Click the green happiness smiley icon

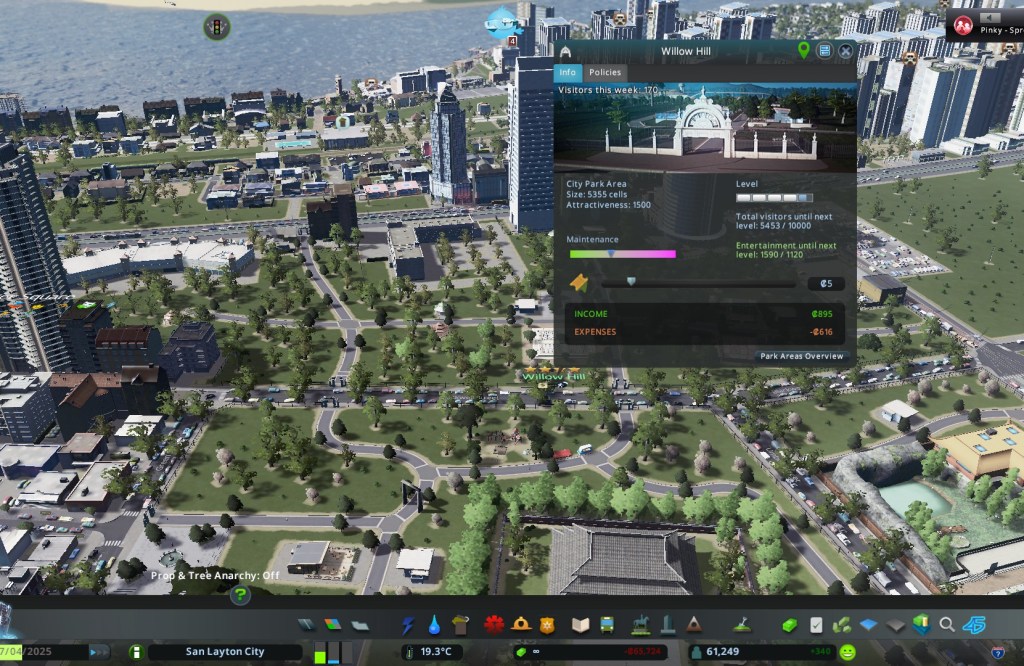click(847, 652)
